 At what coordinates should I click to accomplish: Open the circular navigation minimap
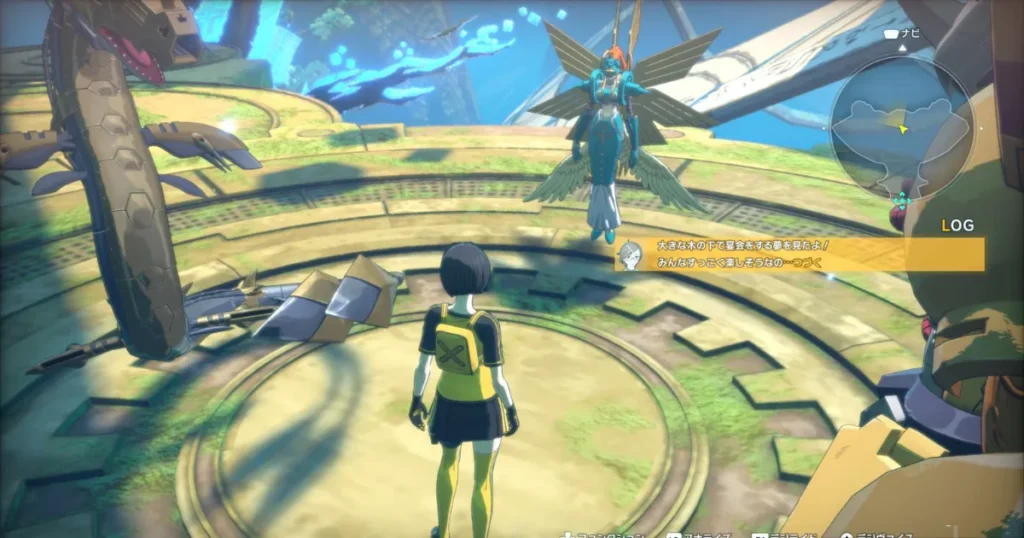pos(902,127)
